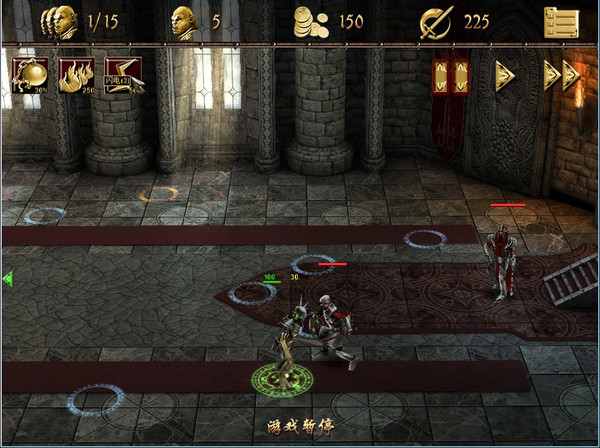Pause the game with the two-bar button

coord(450,76)
